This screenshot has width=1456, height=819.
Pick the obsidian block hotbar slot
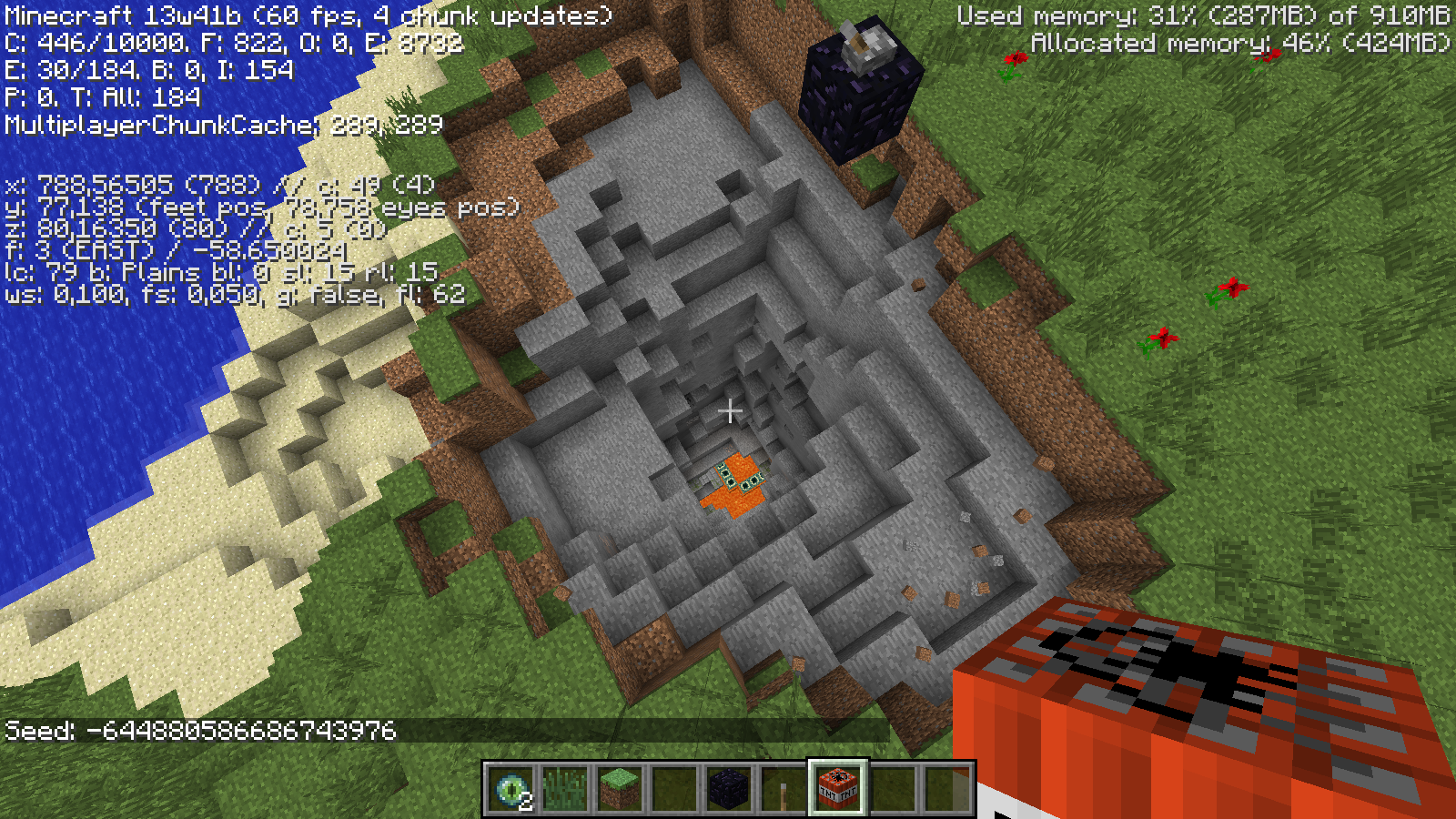tap(729, 788)
